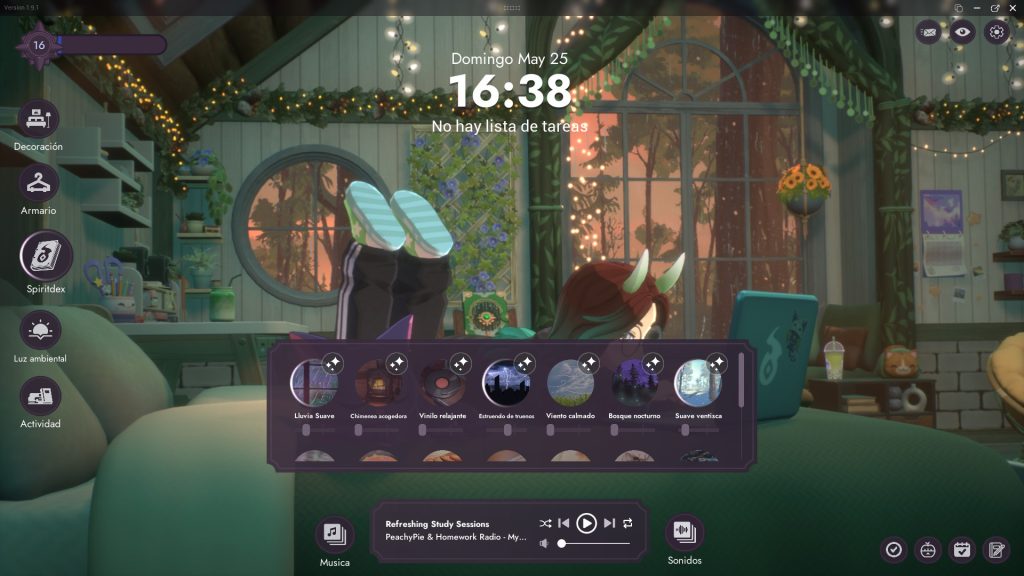The height and width of the screenshot is (576, 1024).
Task: Choose the Bosque nocturno sound
Action: [x=634, y=383]
